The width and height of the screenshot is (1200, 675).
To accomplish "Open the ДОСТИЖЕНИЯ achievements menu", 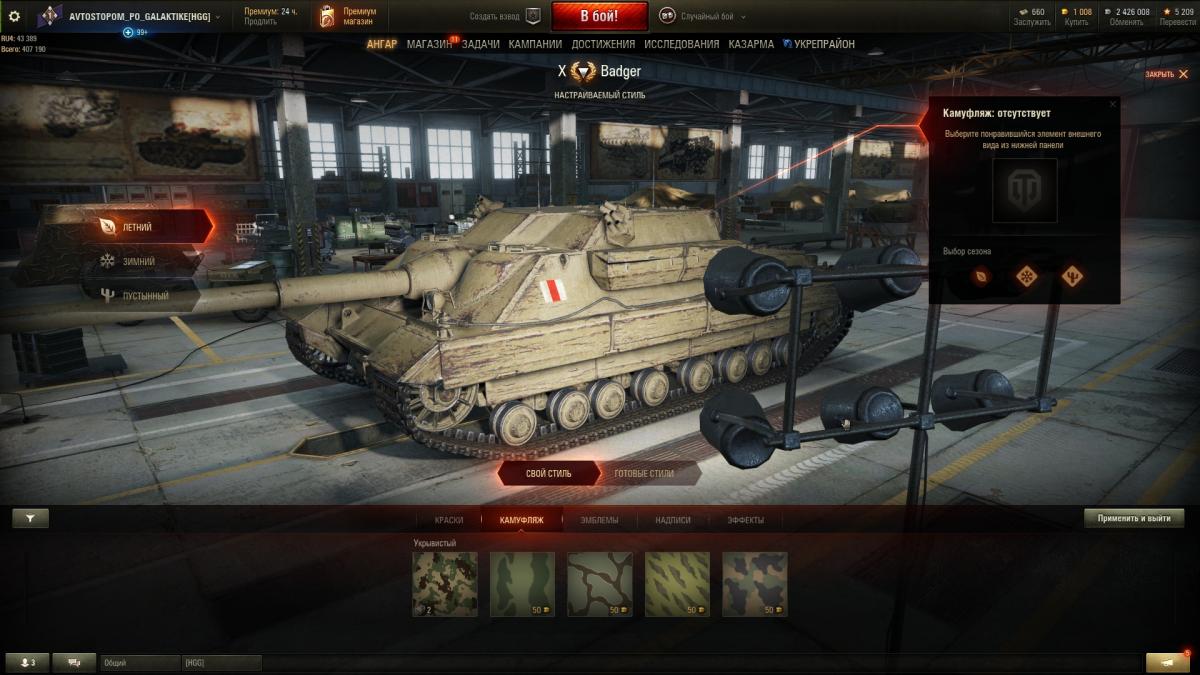I will (x=603, y=44).
